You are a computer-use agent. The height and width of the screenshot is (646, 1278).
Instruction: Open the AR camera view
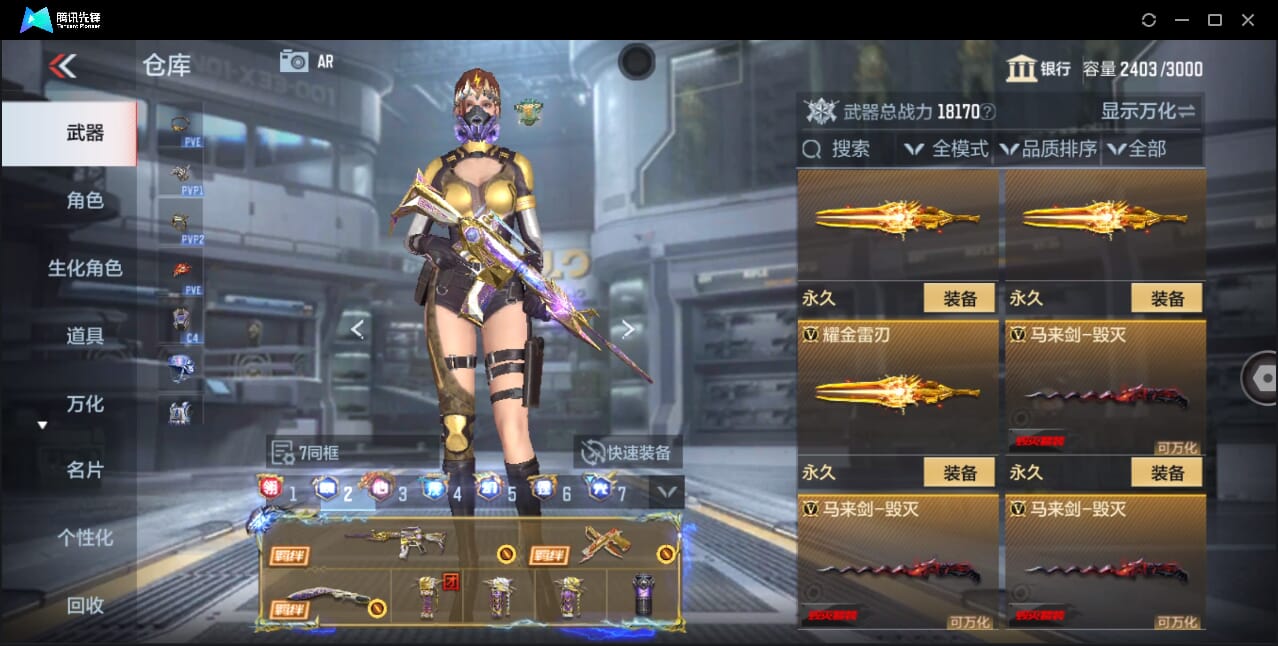coord(306,61)
